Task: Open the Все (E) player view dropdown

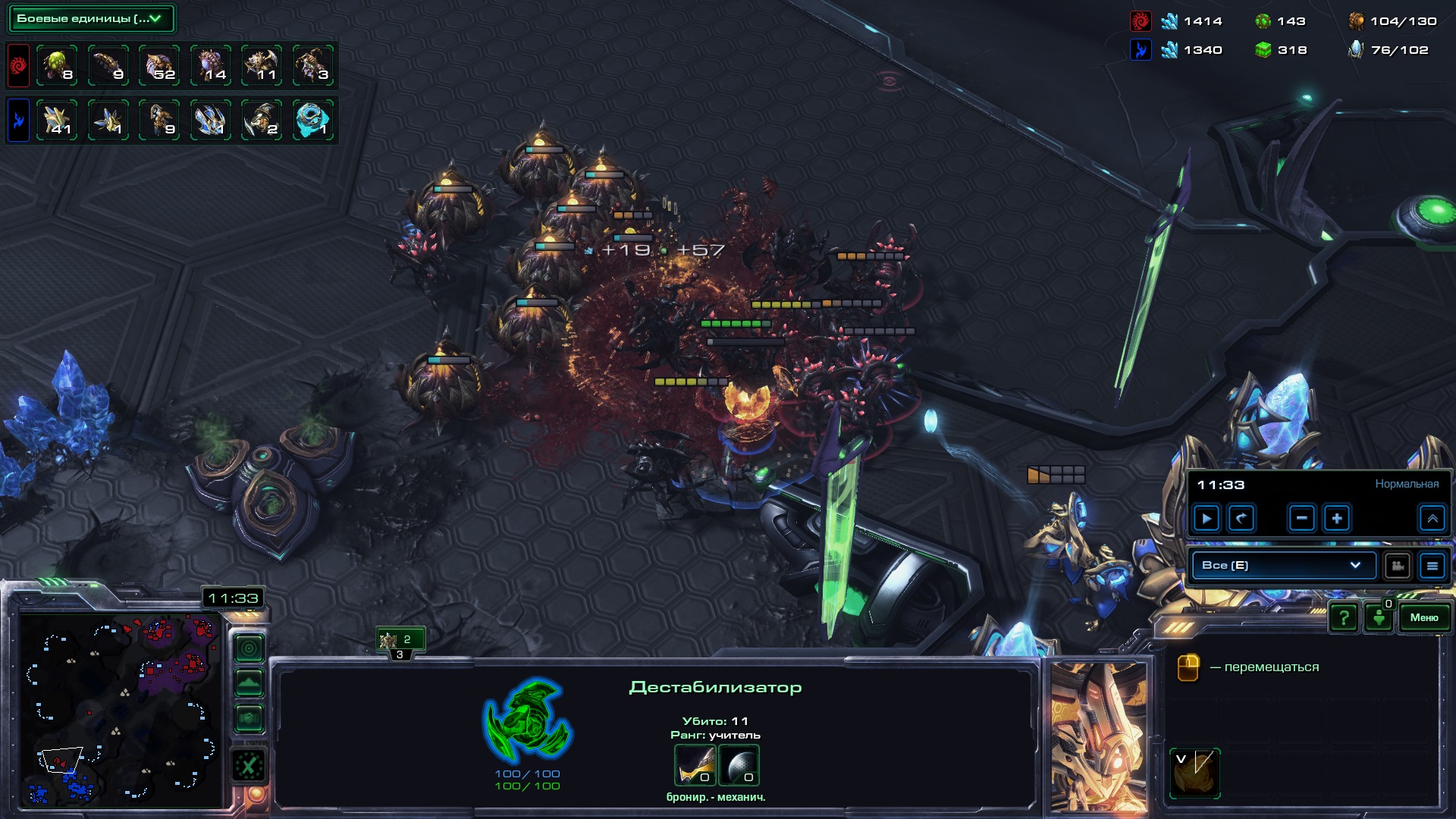Action: (x=1282, y=565)
